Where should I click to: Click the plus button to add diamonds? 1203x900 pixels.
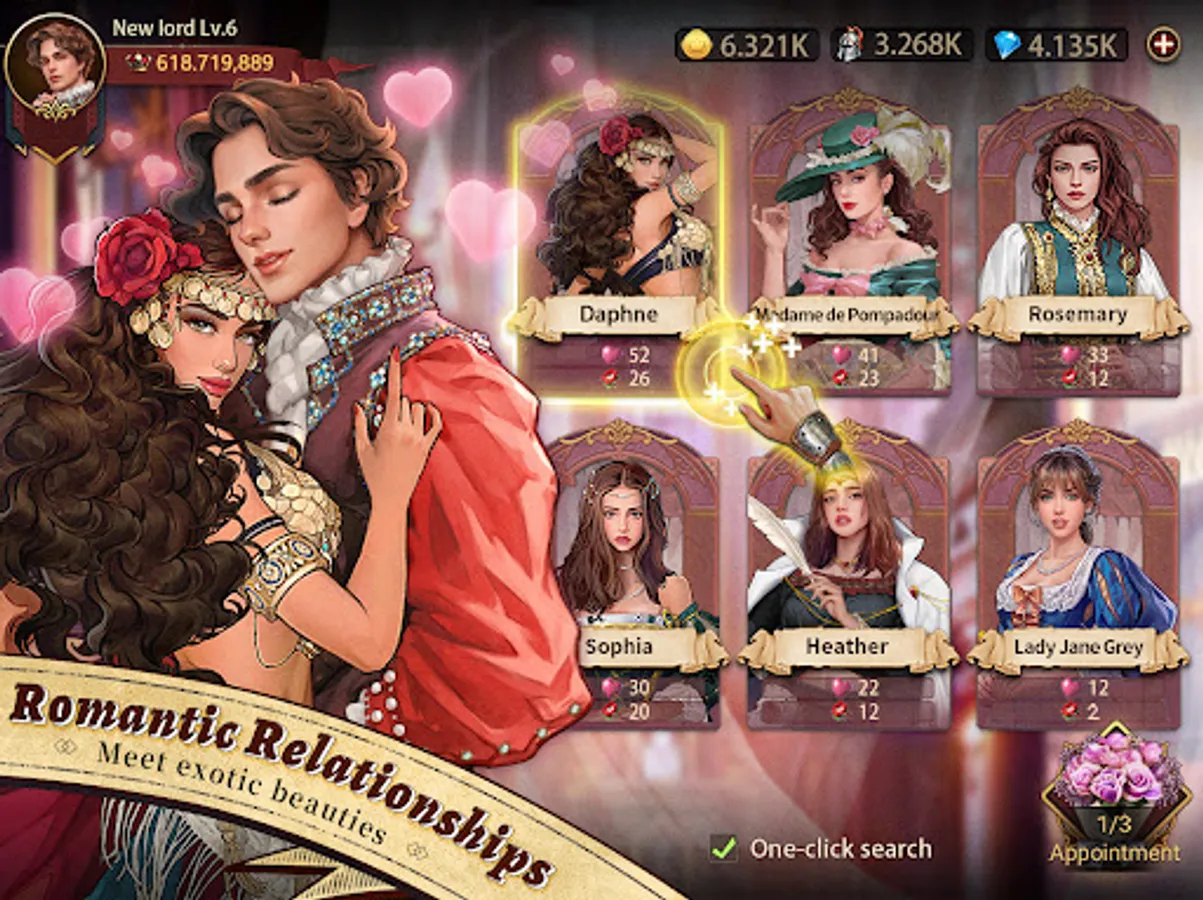1163,44
